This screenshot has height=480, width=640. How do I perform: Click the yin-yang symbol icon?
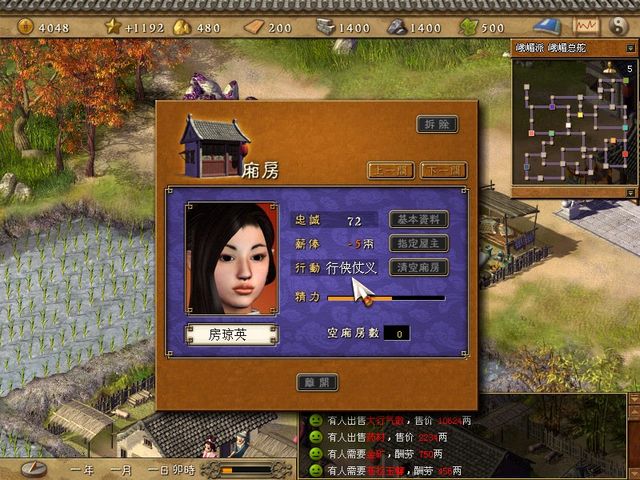pos(619,26)
